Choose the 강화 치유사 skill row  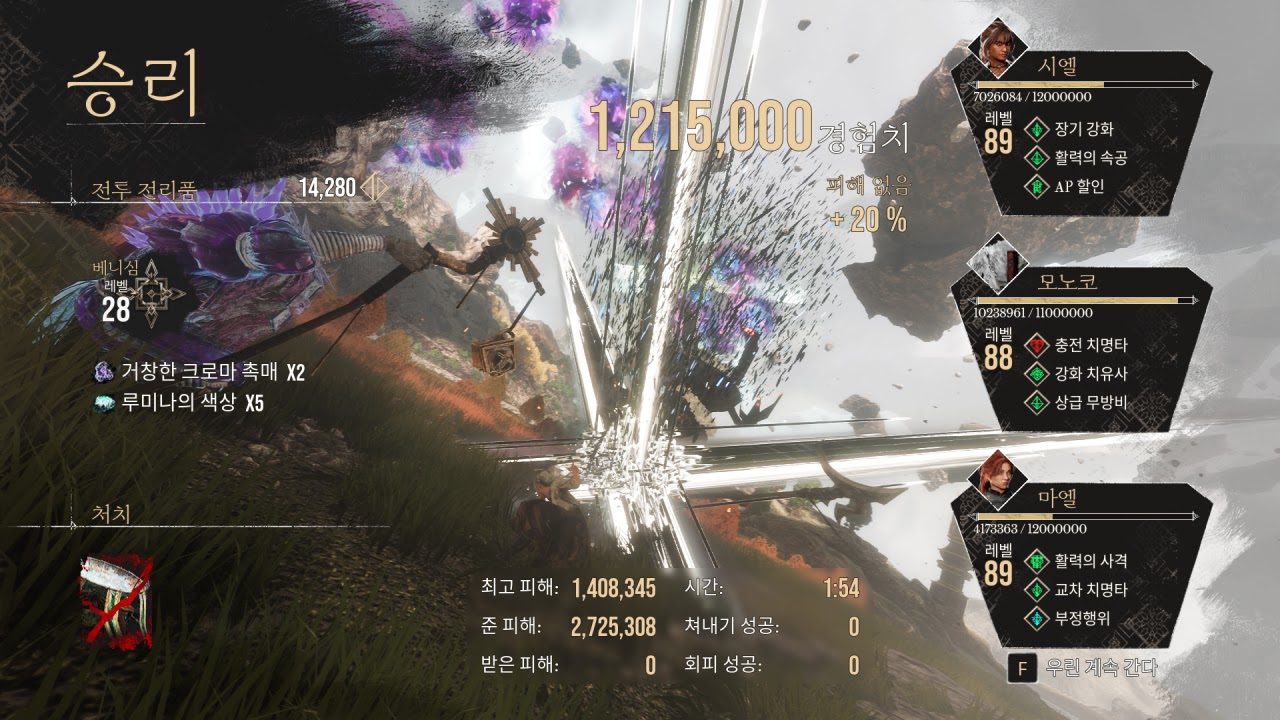pos(1090,374)
